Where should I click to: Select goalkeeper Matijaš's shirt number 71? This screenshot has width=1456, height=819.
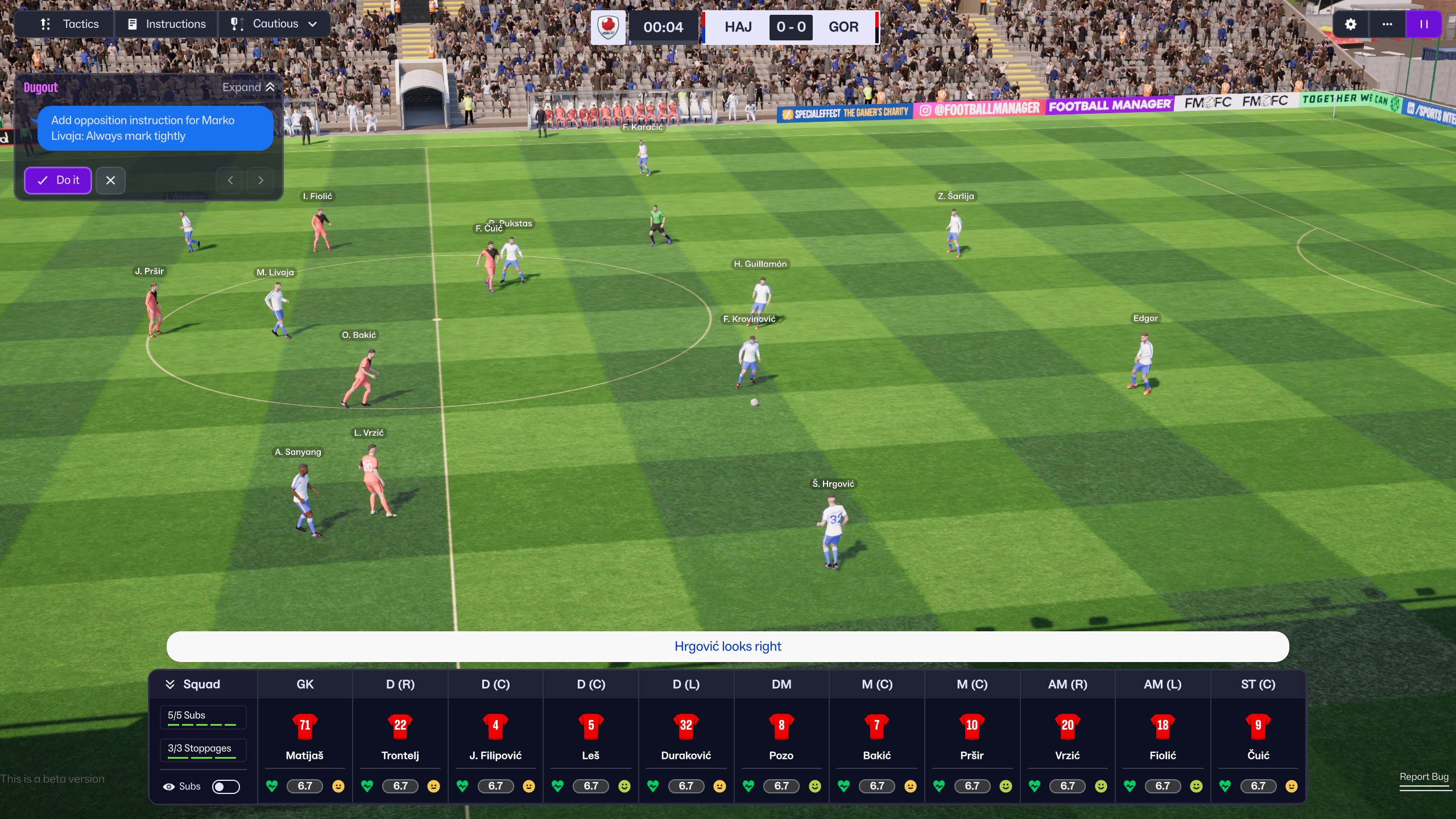(x=305, y=725)
